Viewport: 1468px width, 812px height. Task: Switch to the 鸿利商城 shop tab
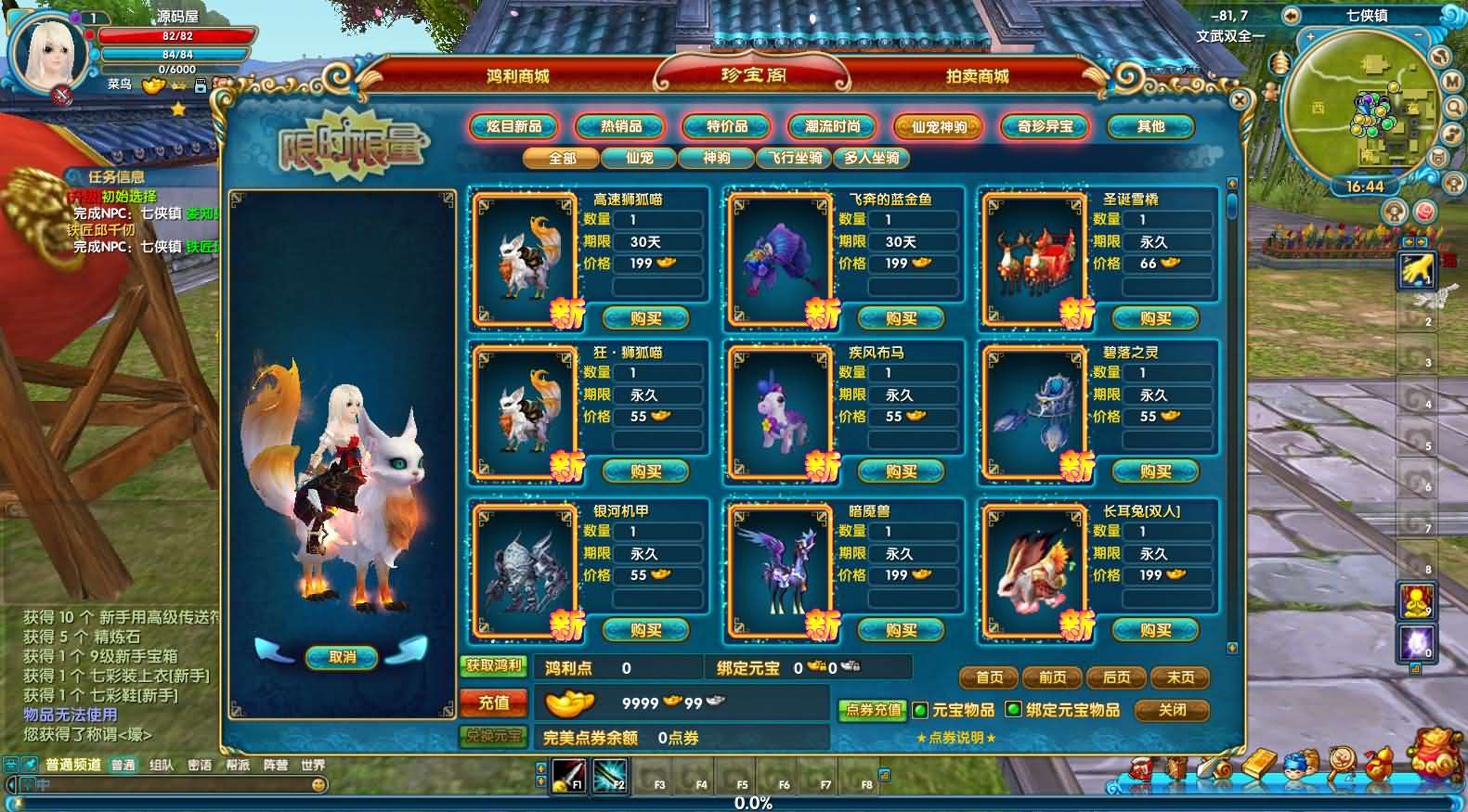point(517,76)
